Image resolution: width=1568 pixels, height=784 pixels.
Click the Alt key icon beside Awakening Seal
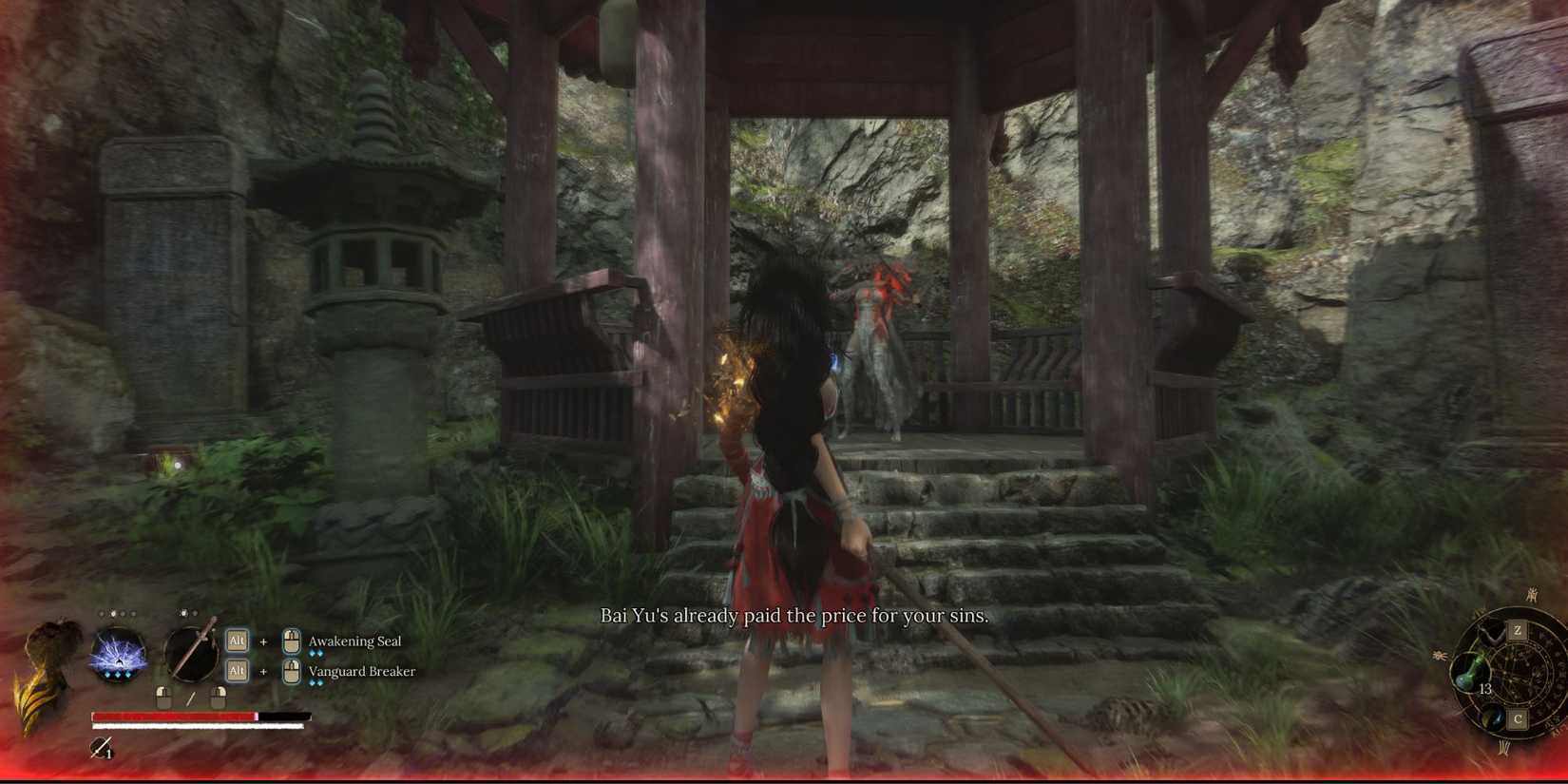(x=235, y=641)
